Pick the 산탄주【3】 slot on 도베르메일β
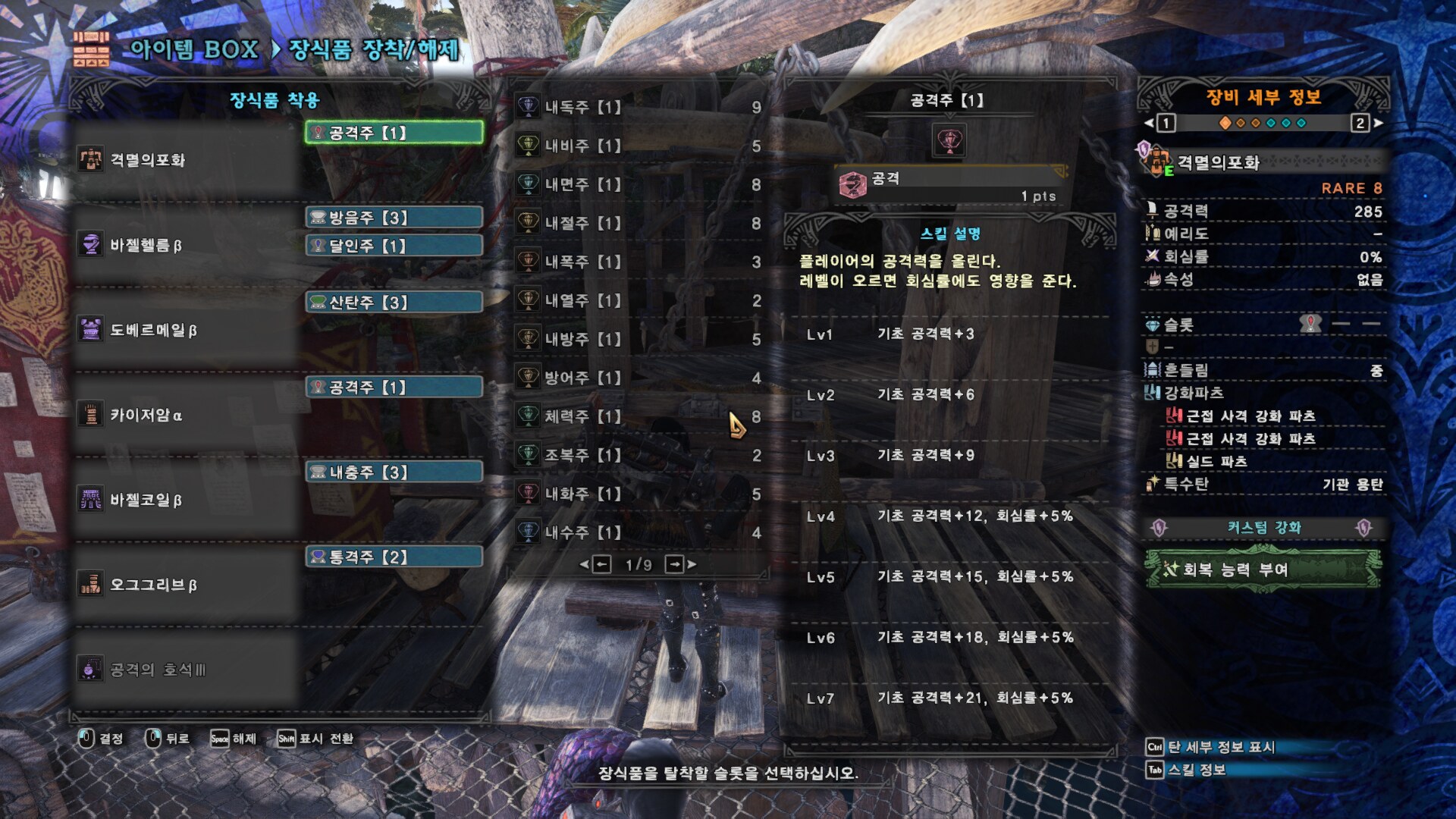This screenshot has width=1456, height=819. pyautogui.click(x=394, y=303)
